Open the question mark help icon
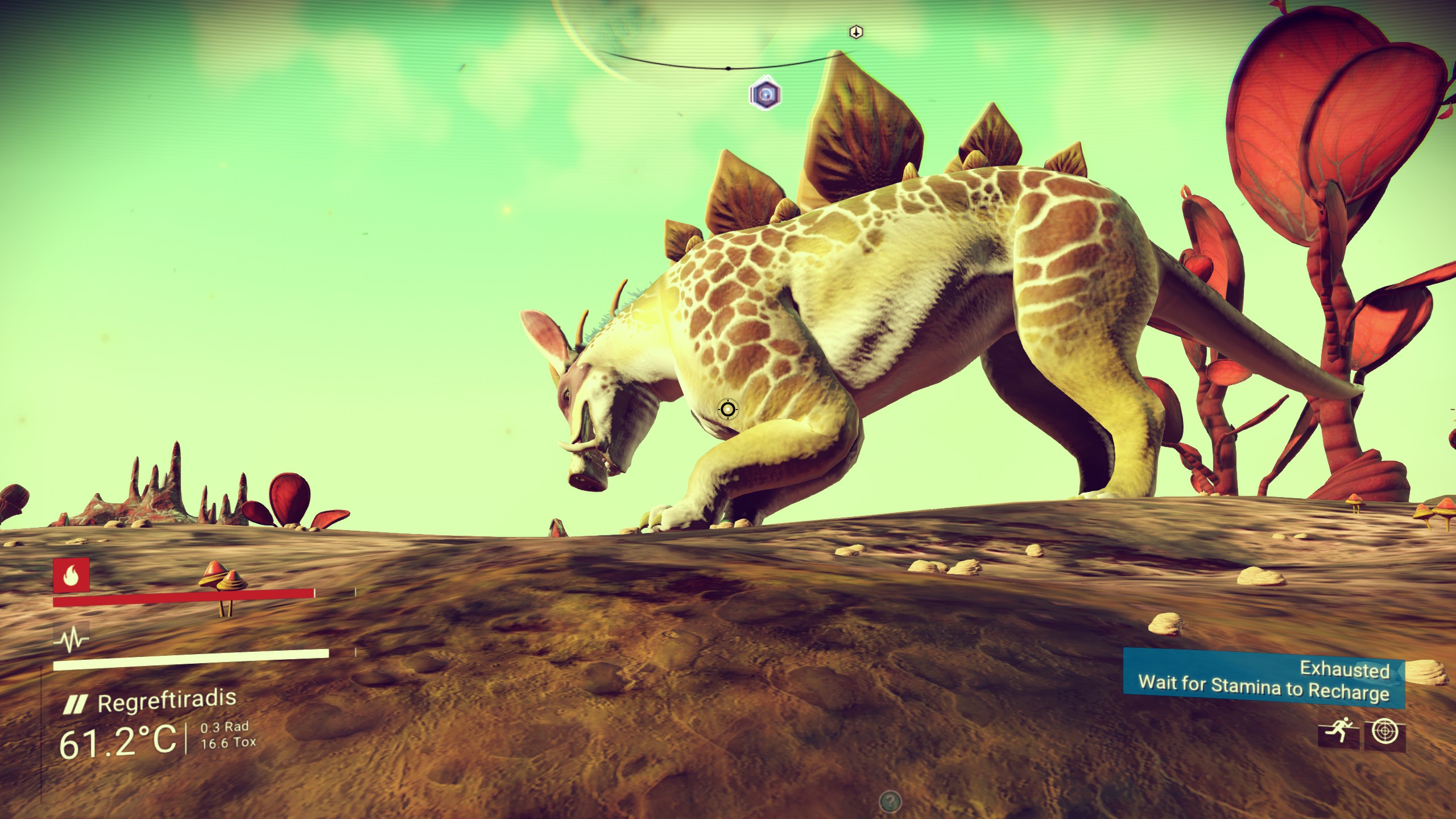This screenshot has width=1456, height=819. (890, 803)
